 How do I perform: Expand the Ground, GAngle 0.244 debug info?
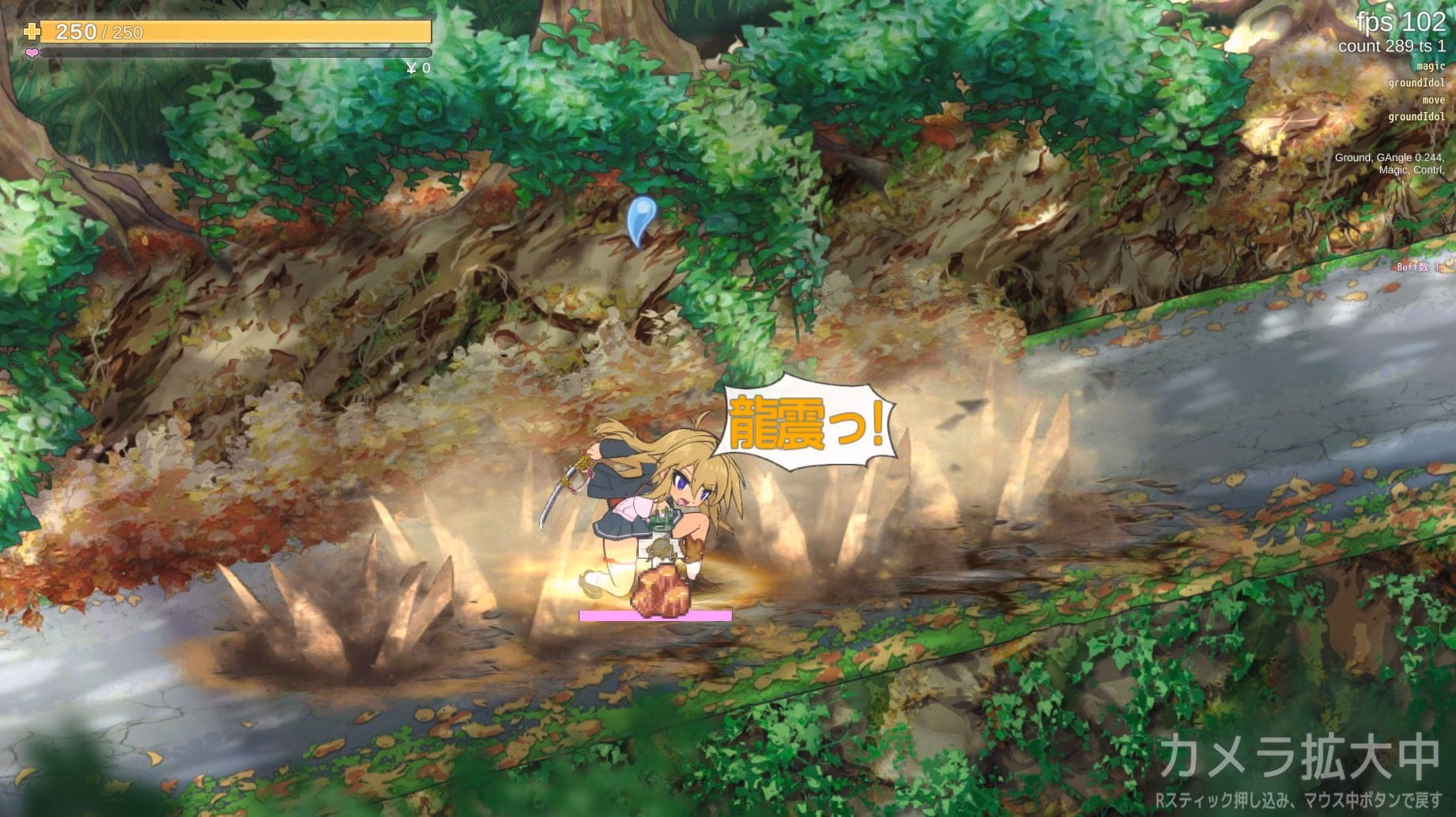1387,157
